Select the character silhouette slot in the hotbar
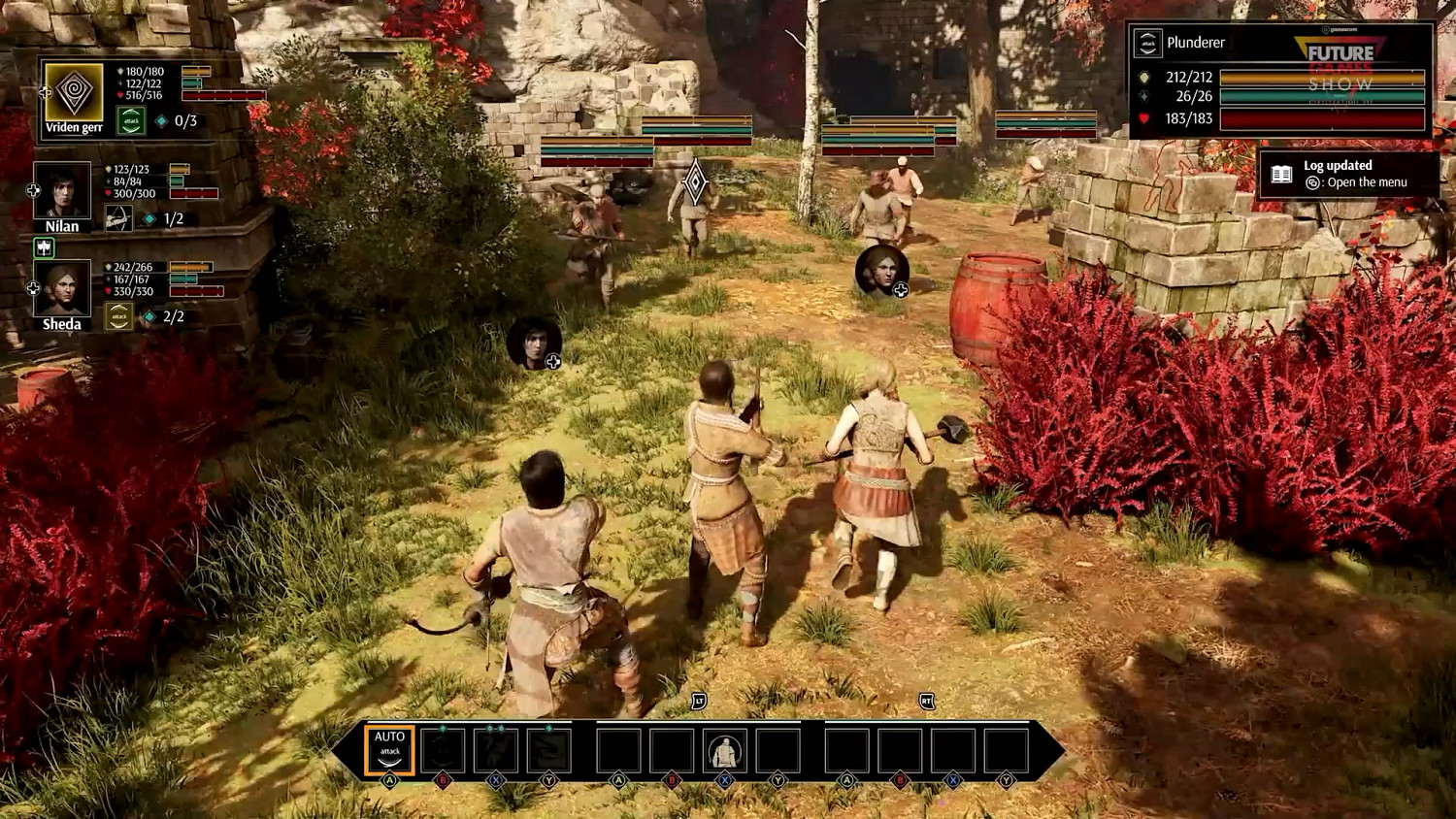1456x819 pixels. [723, 751]
